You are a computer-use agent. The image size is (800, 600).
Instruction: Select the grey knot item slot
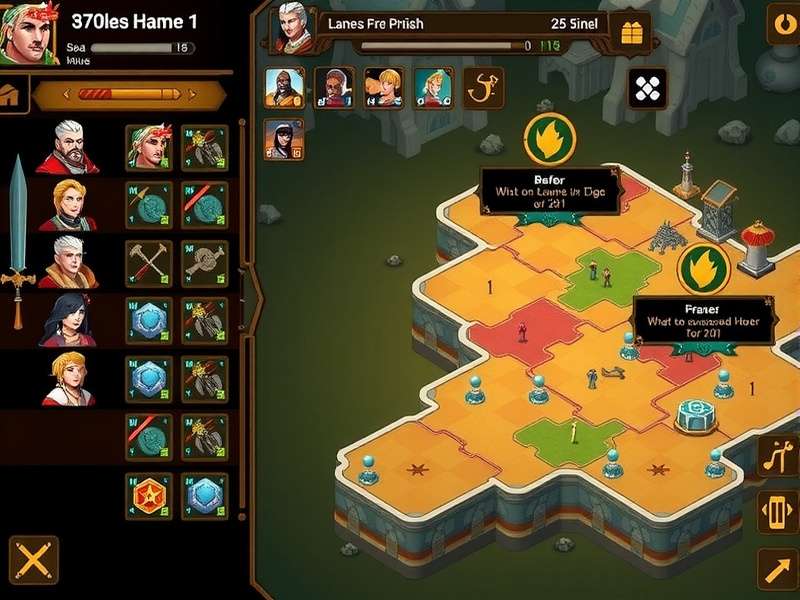click(205, 264)
